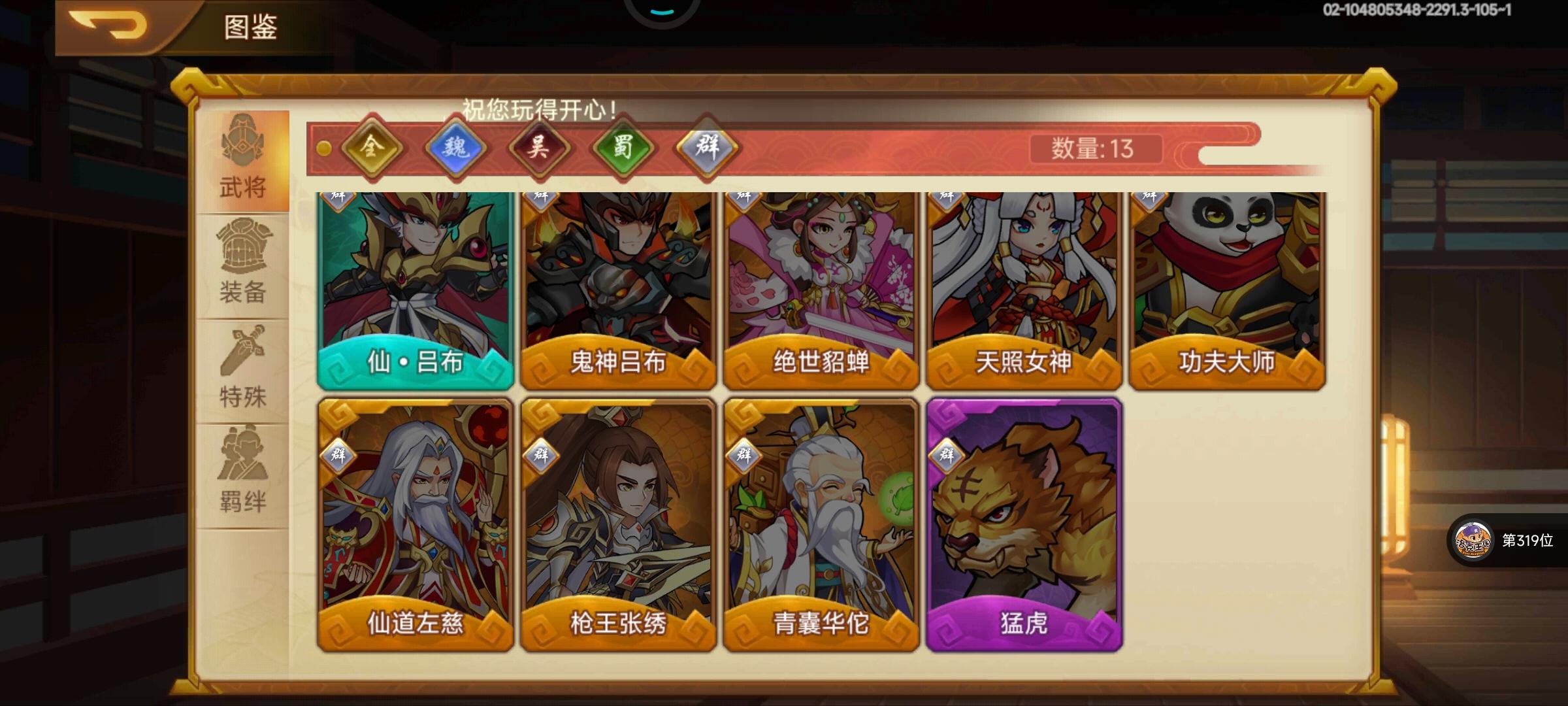This screenshot has height=706, width=1568.
Task: Select the blue 魏 faction diamond icon
Action: [x=456, y=149]
